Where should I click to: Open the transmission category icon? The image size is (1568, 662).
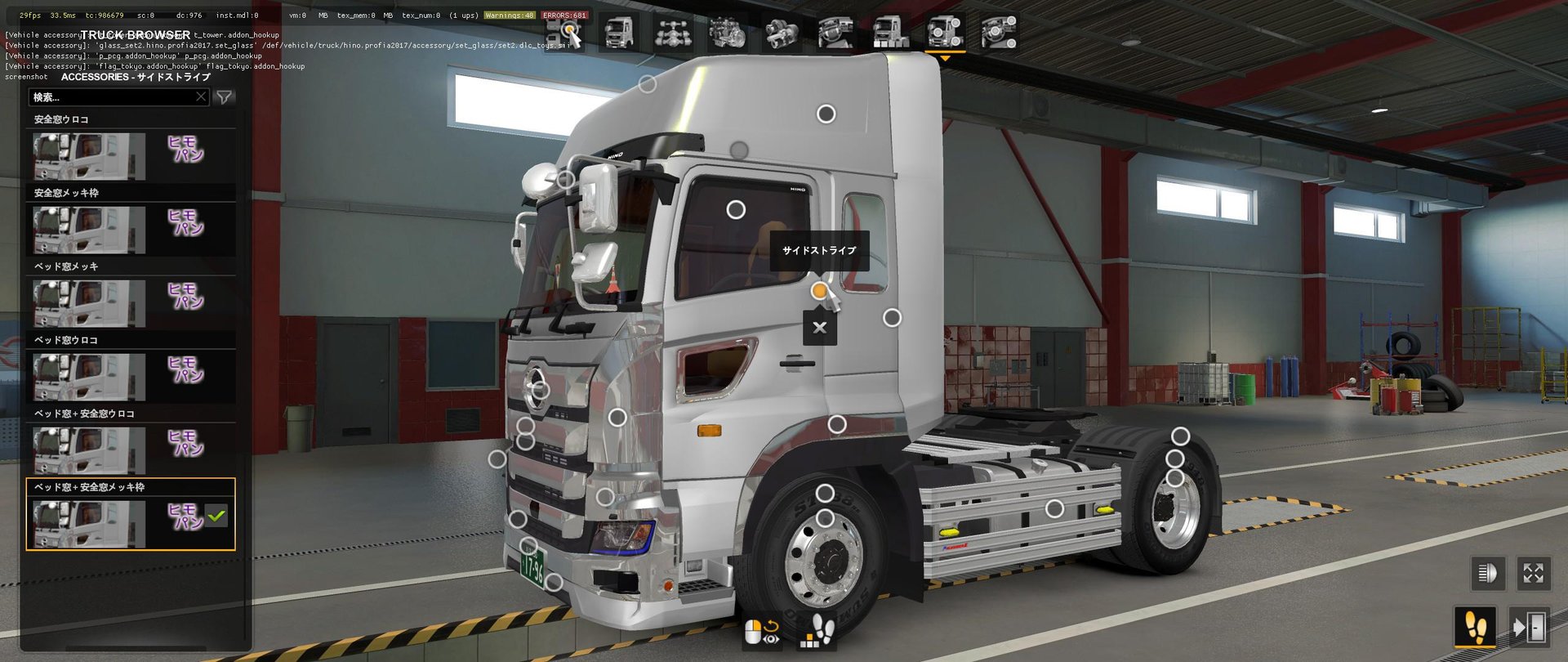782,34
